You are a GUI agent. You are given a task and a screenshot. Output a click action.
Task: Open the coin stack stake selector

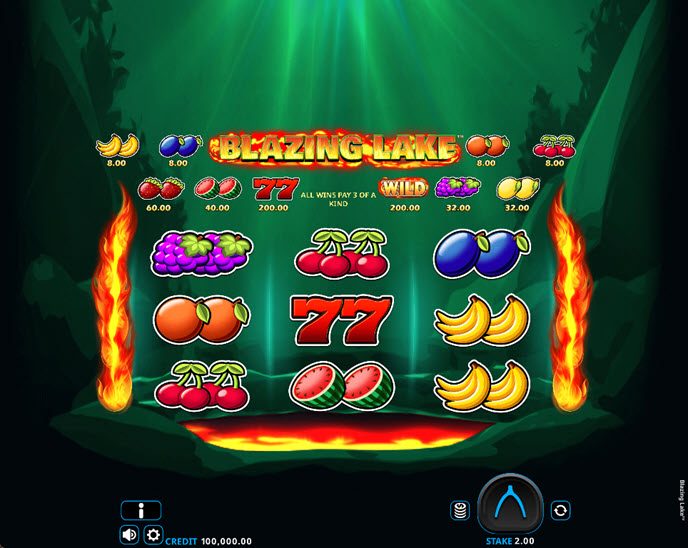pyautogui.click(x=460, y=510)
